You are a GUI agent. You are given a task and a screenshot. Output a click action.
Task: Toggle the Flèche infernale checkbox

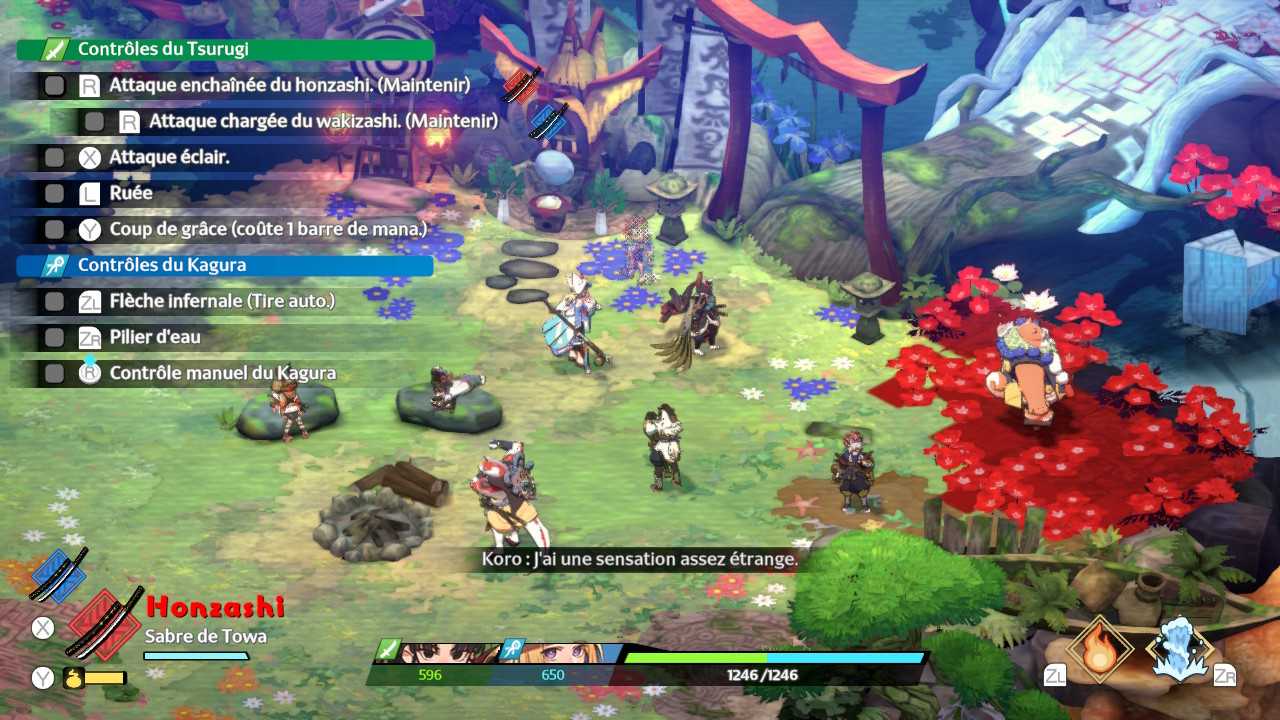[x=55, y=301]
